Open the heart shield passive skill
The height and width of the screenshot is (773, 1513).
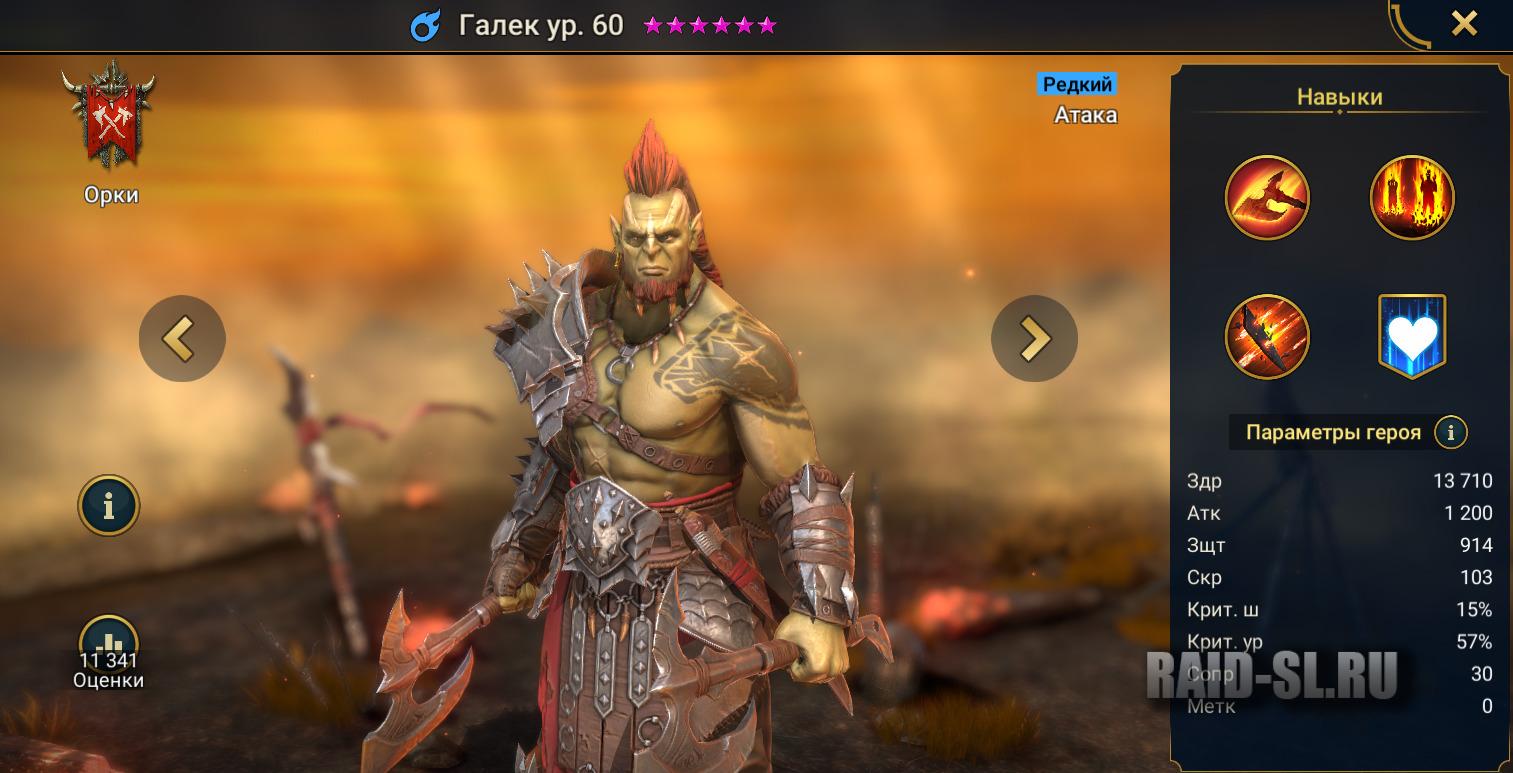click(x=1412, y=336)
